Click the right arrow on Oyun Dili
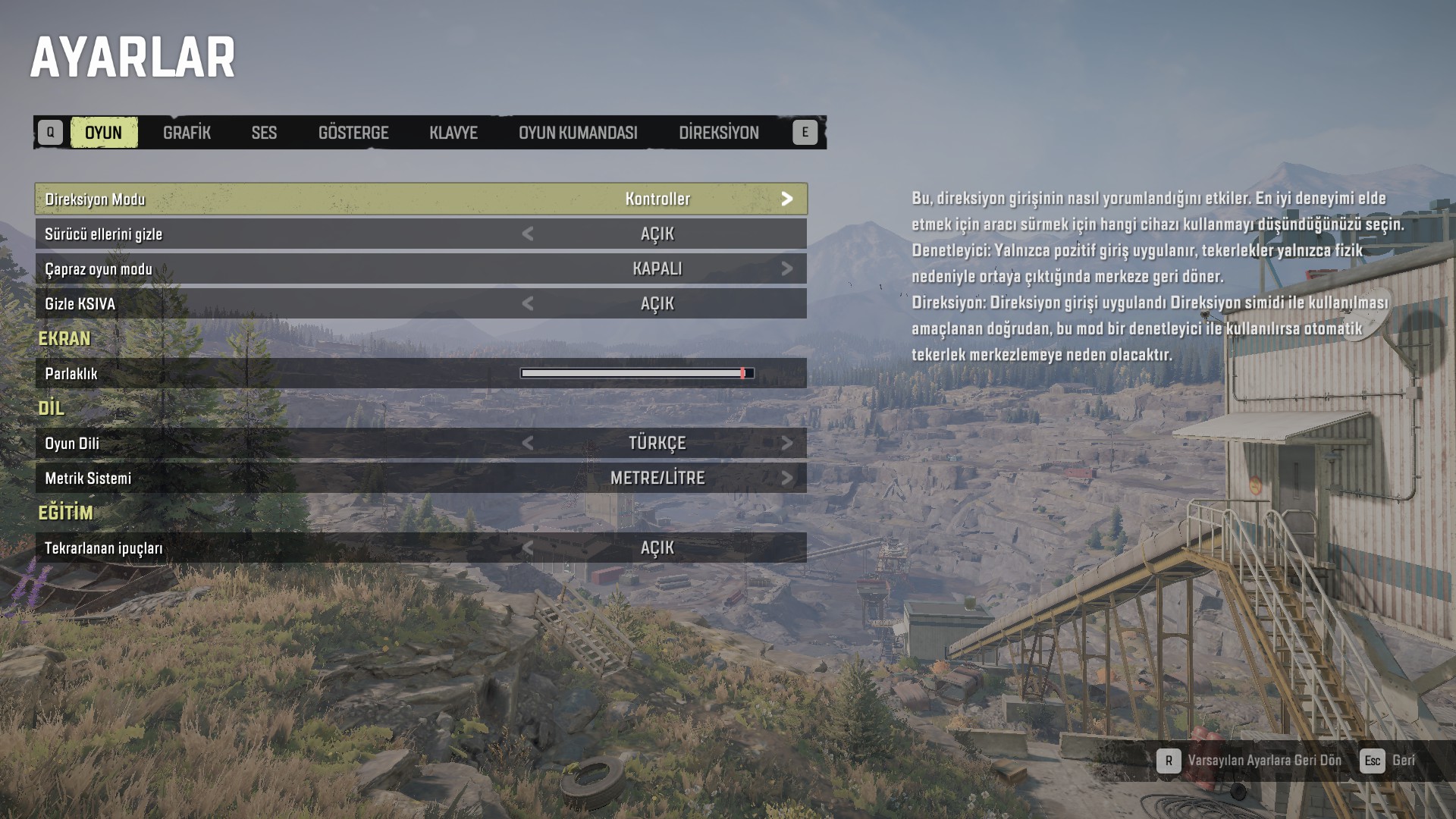 coord(787,443)
